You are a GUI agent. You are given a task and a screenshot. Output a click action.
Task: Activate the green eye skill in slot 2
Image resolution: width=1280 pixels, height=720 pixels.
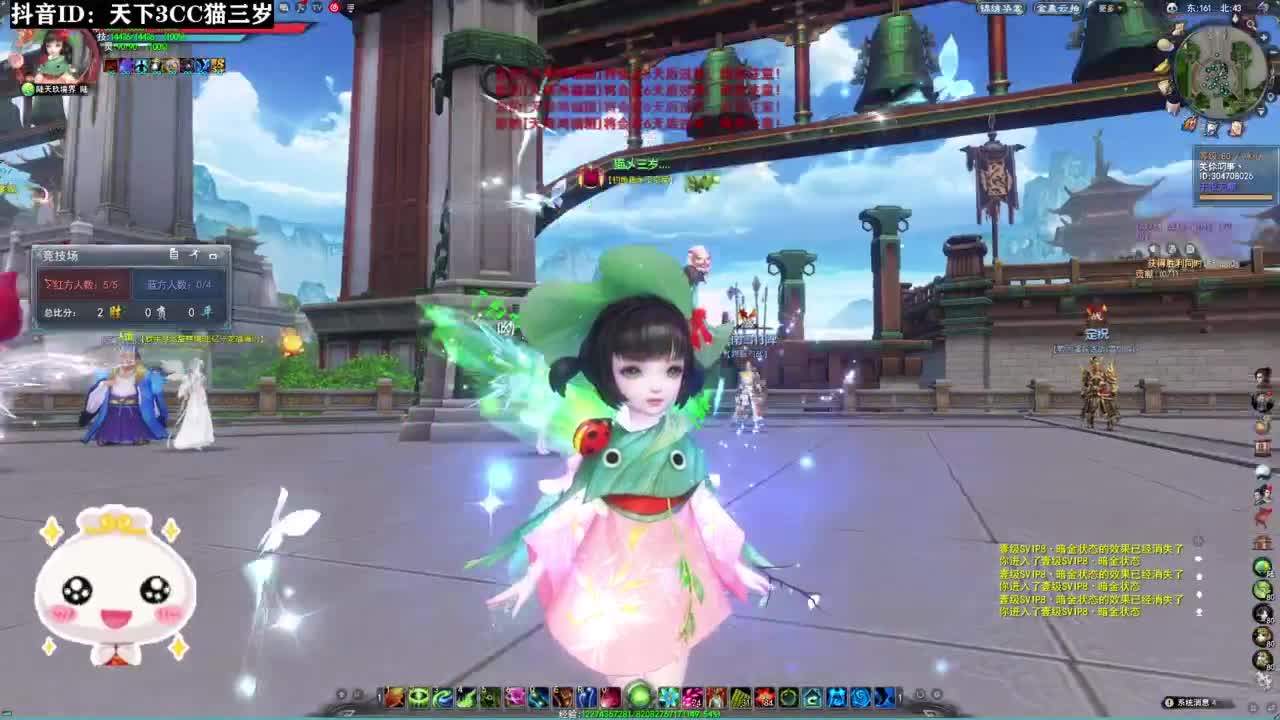(420, 696)
